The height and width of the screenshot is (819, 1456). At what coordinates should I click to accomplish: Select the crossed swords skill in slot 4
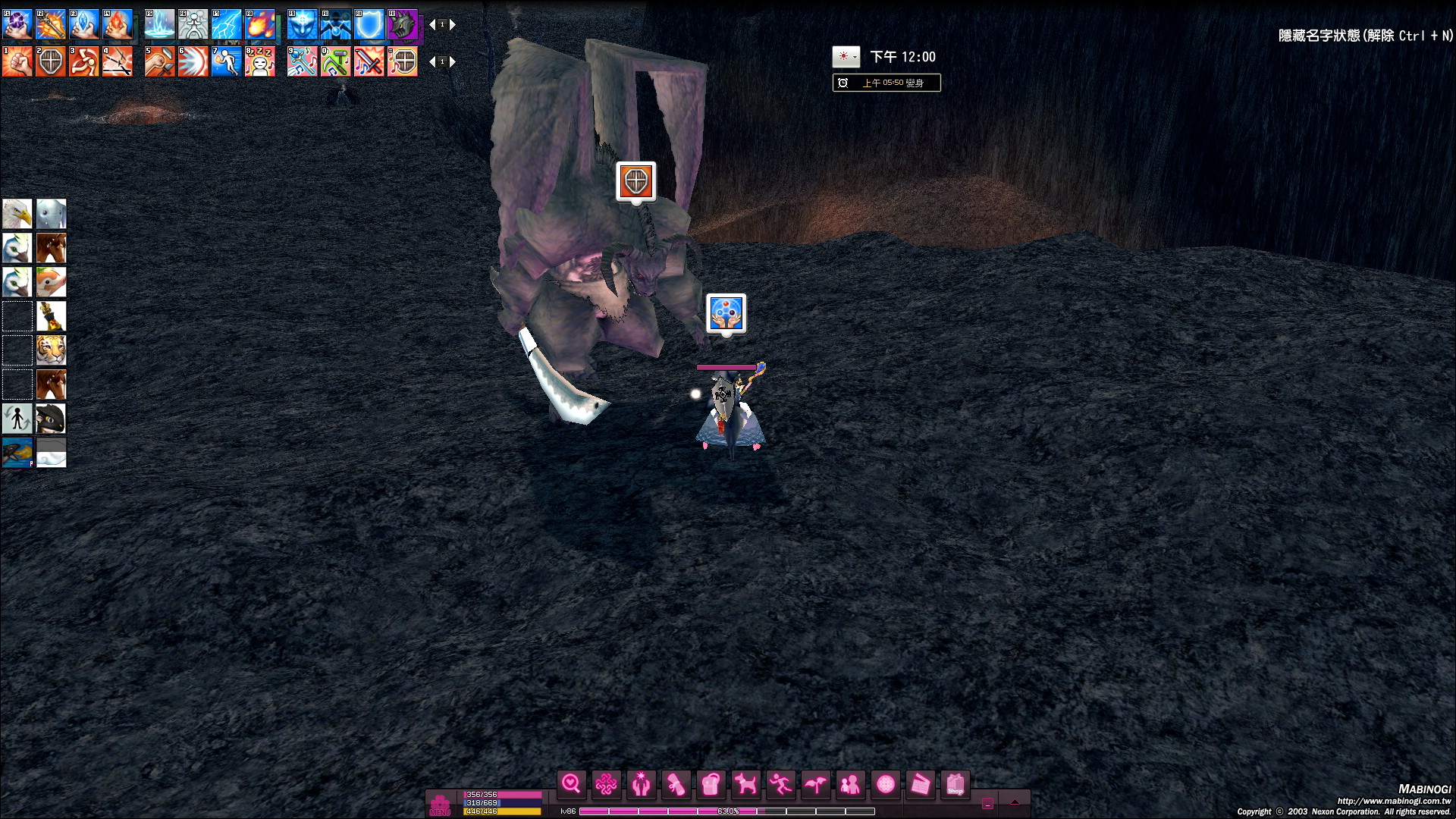pyautogui.click(x=118, y=62)
